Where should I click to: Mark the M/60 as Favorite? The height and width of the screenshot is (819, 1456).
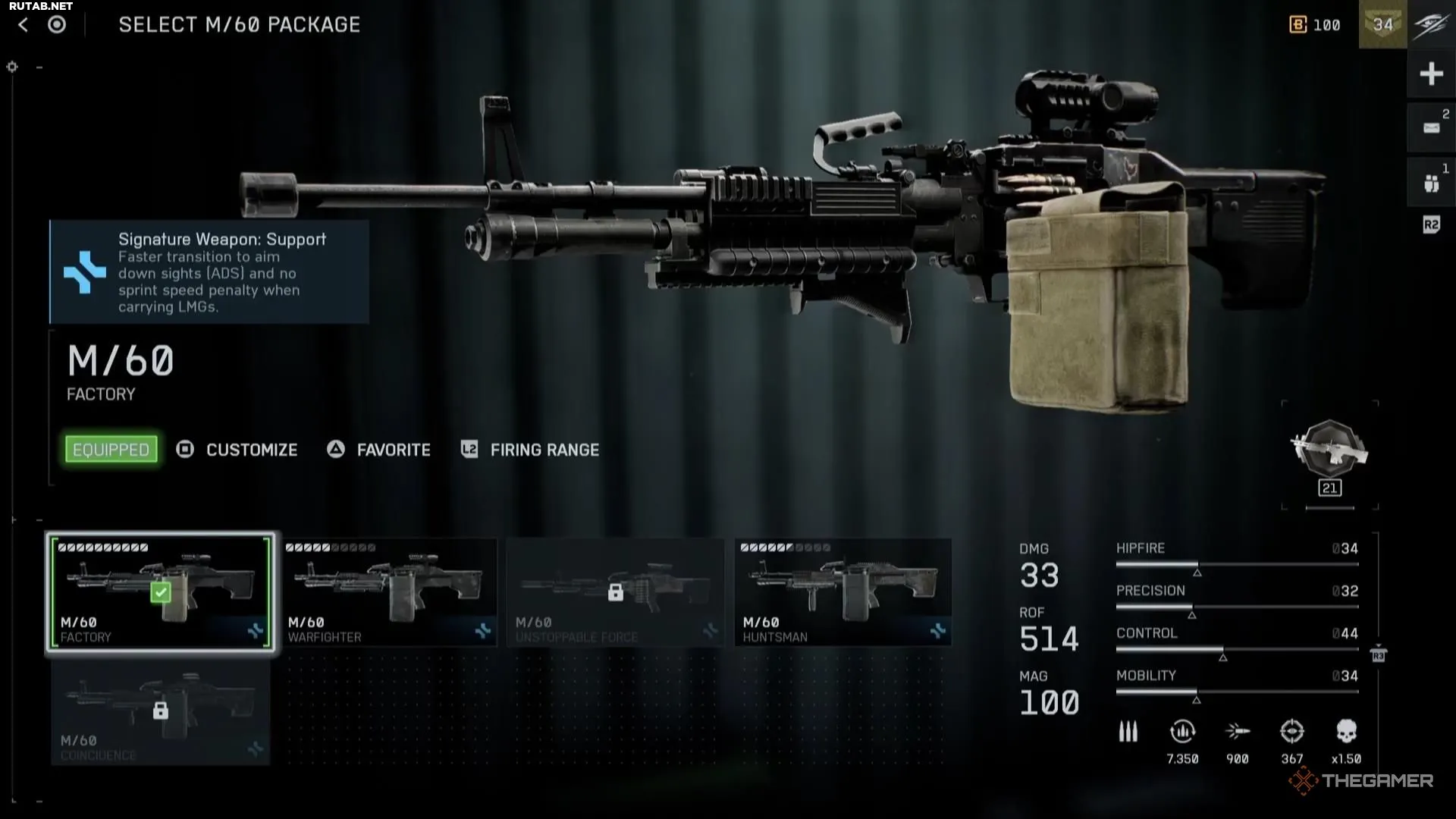(x=379, y=450)
